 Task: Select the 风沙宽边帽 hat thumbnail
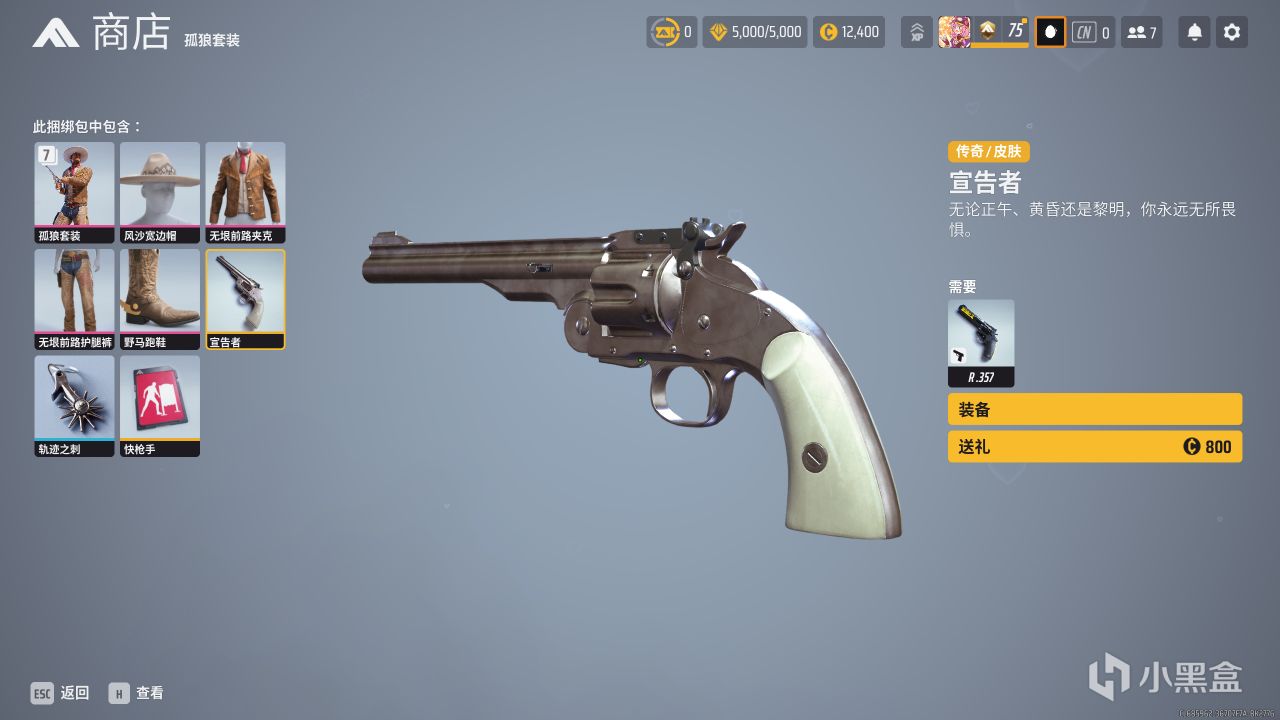(160, 192)
